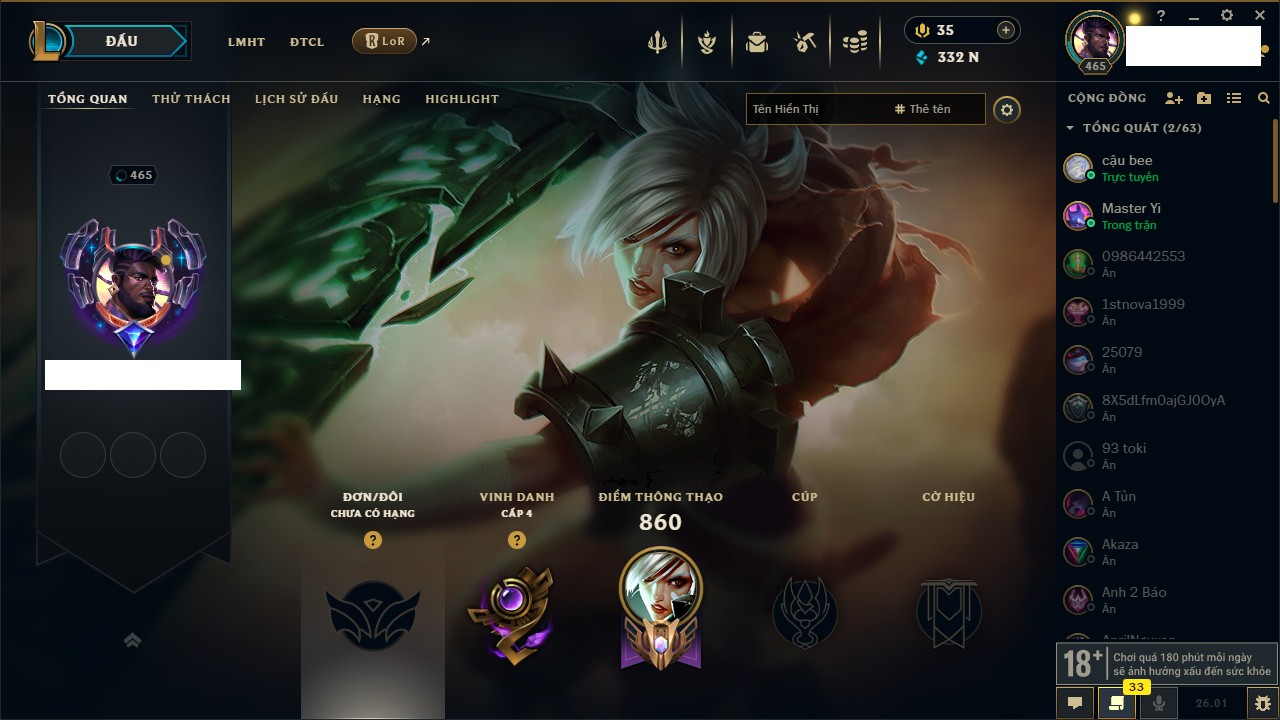Add currency with the plus button
The height and width of the screenshot is (720, 1280).
(x=1005, y=30)
